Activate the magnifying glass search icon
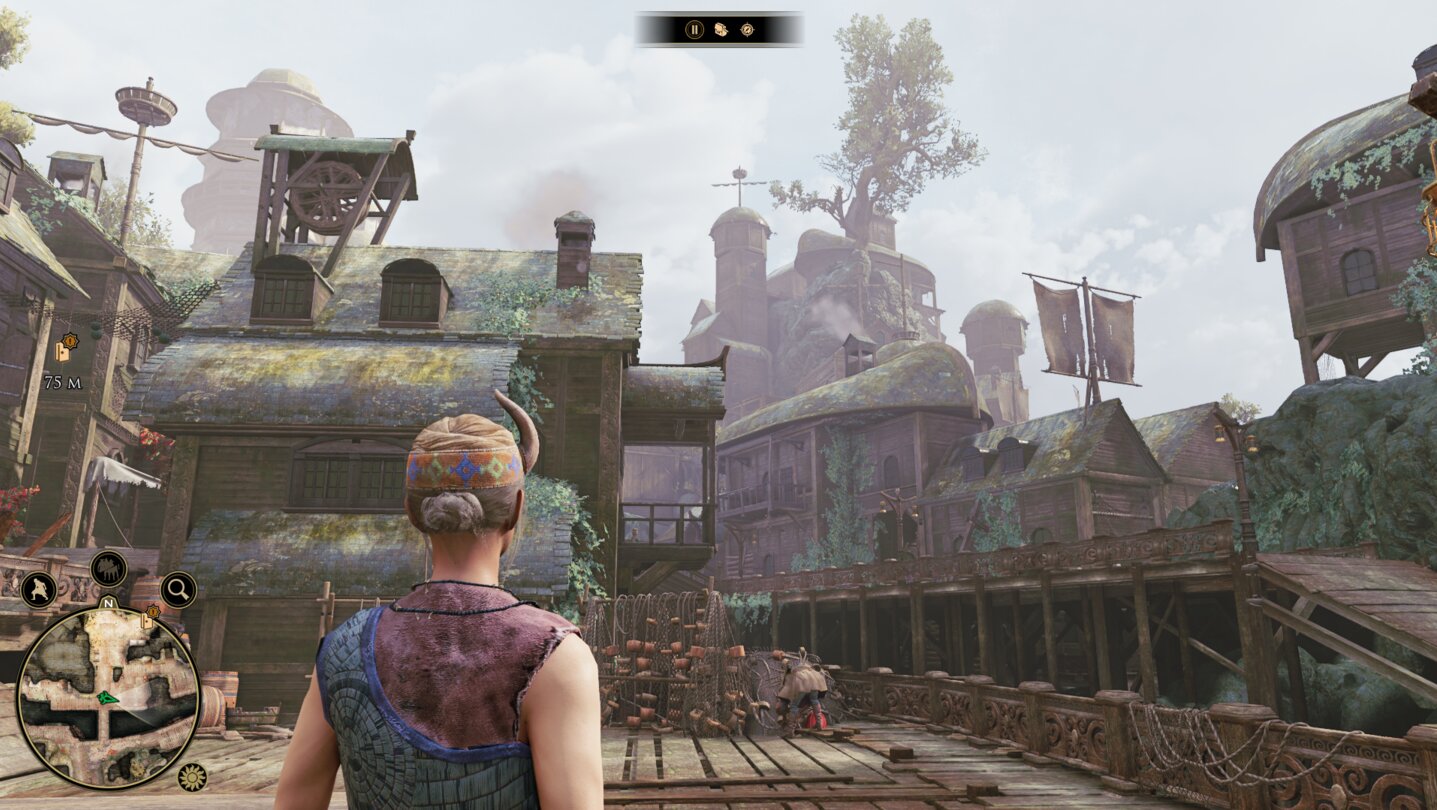Screen dimensions: 1437x810 [178, 590]
